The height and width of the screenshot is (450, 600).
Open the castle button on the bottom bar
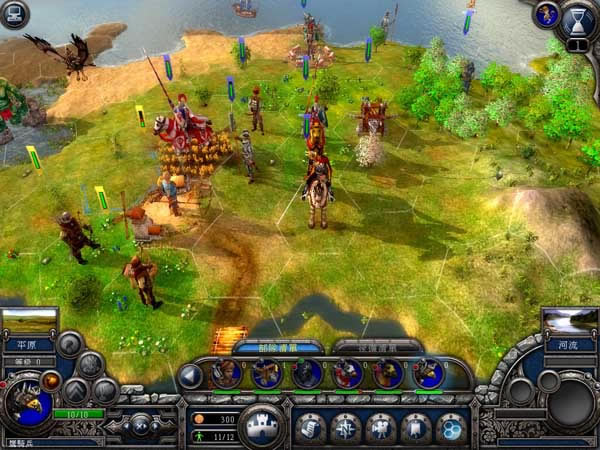(x=265, y=424)
